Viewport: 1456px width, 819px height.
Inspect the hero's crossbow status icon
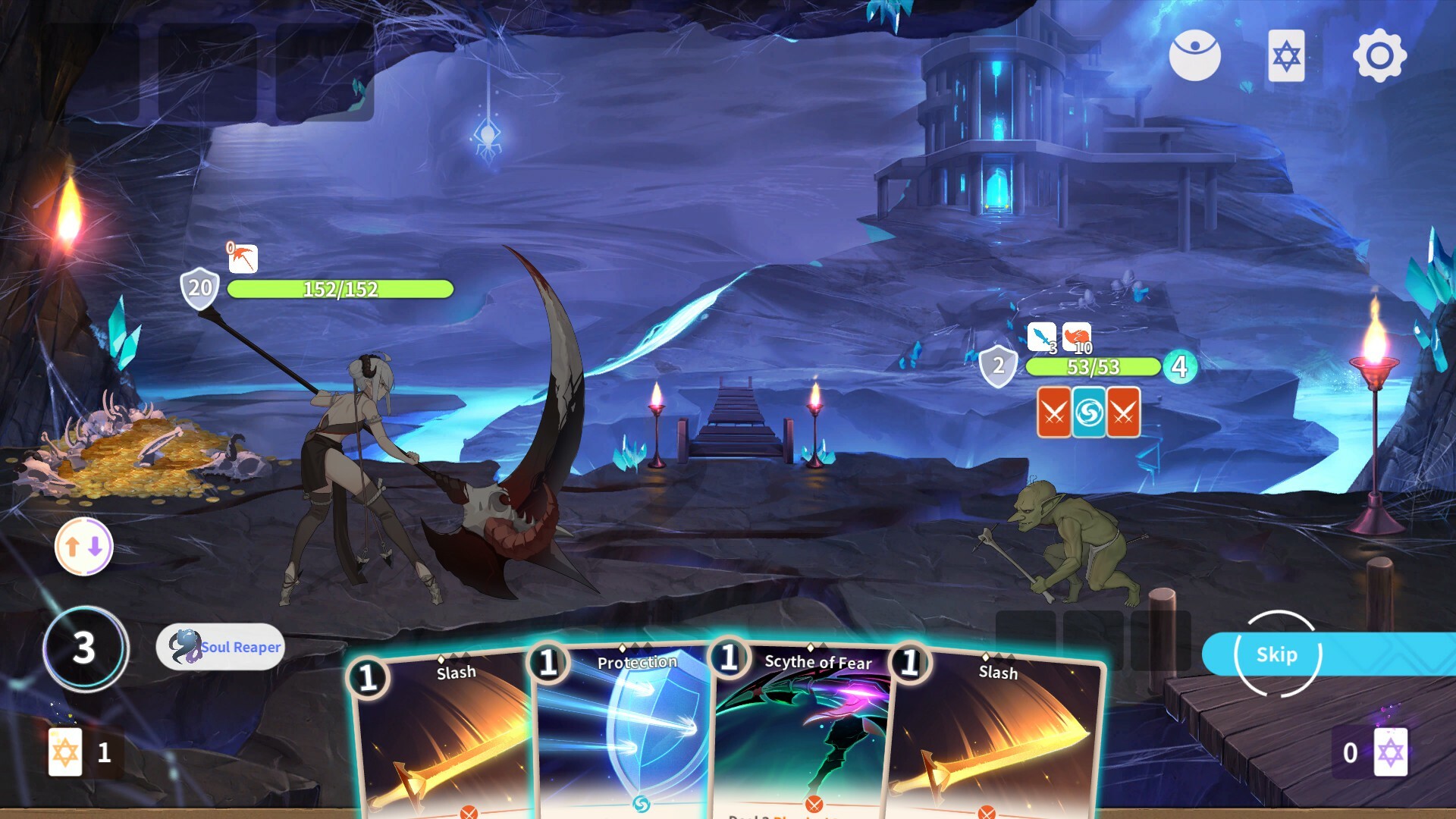click(x=243, y=258)
